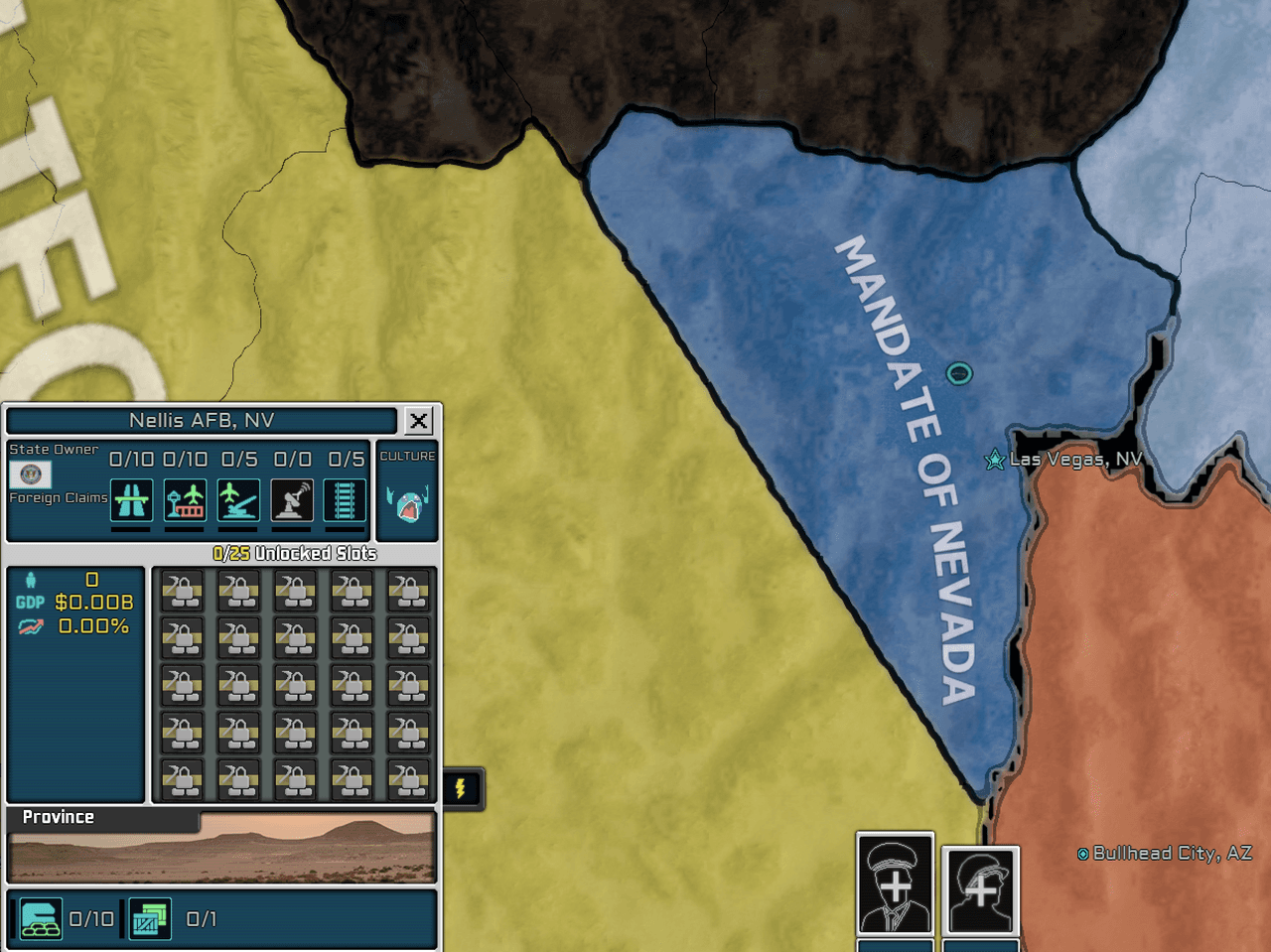Image resolution: width=1271 pixels, height=952 pixels.
Task: Select the railway track building icon
Action: [x=345, y=499]
